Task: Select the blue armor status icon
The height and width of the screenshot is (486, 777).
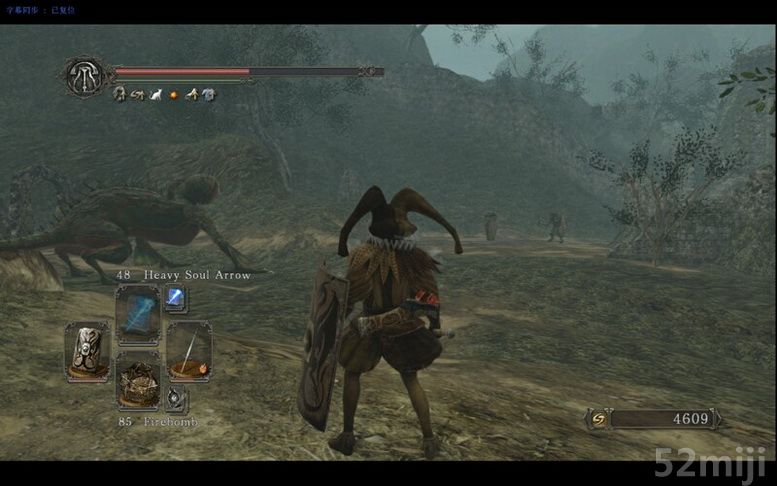Action: pos(208,95)
